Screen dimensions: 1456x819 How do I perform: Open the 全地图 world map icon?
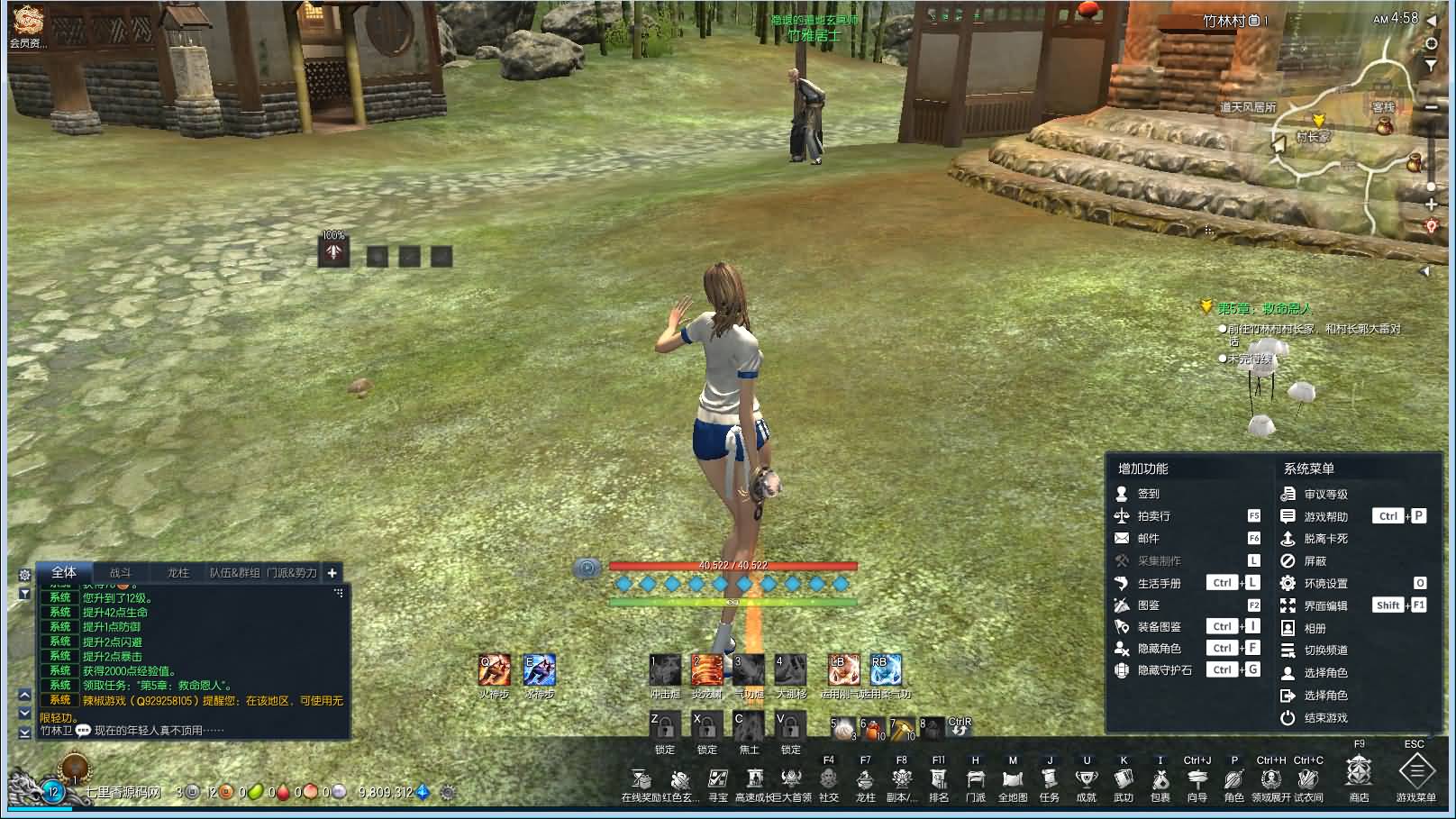(1013, 779)
